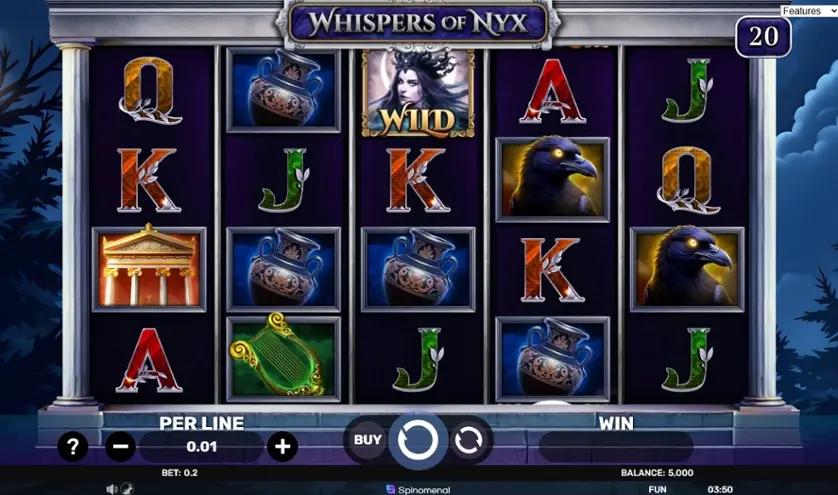Open the Buy feature menu
This screenshot has width=838, height=495.
coord(368,439)
